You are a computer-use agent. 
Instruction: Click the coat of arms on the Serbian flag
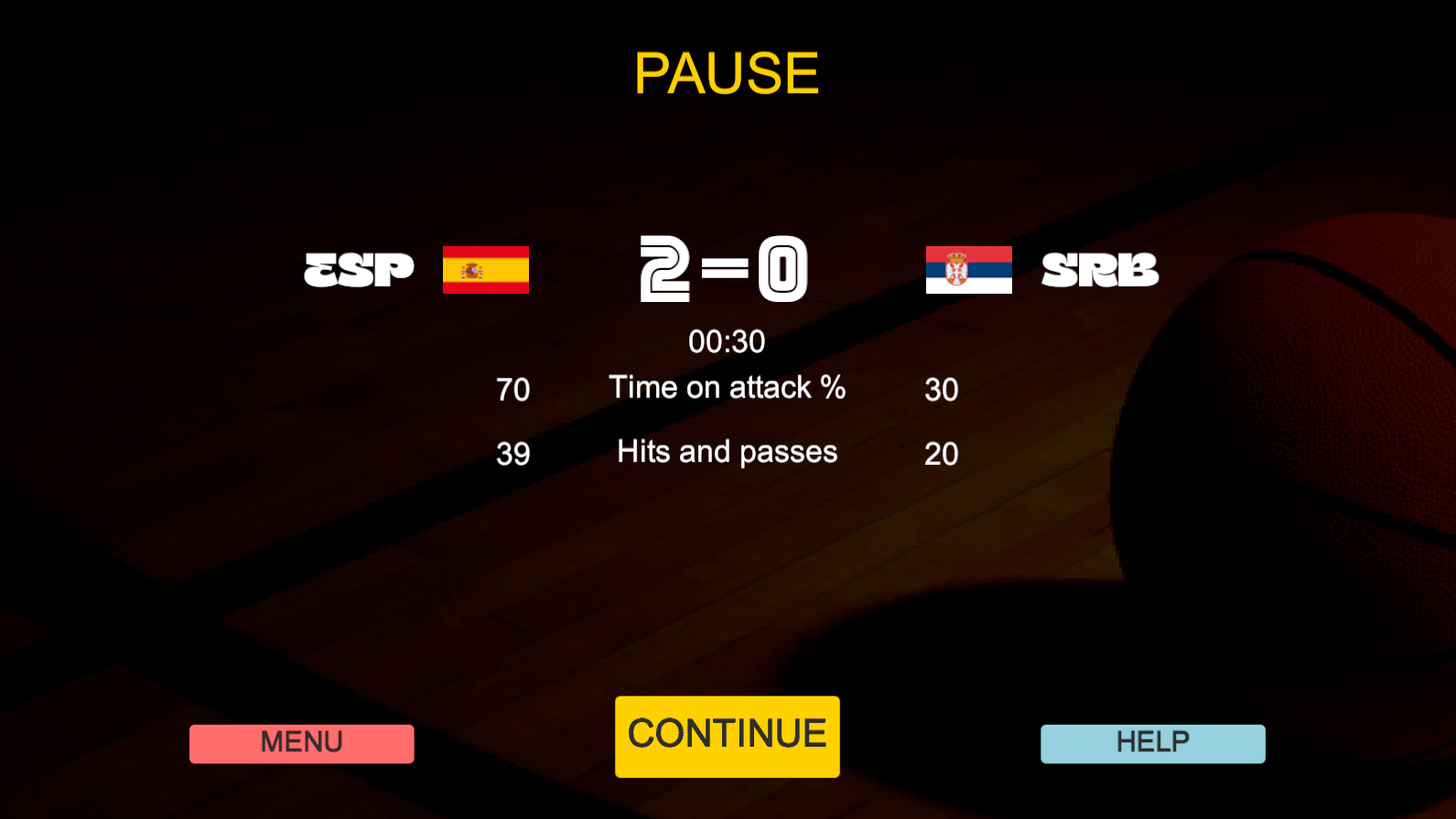pos(957,270)
